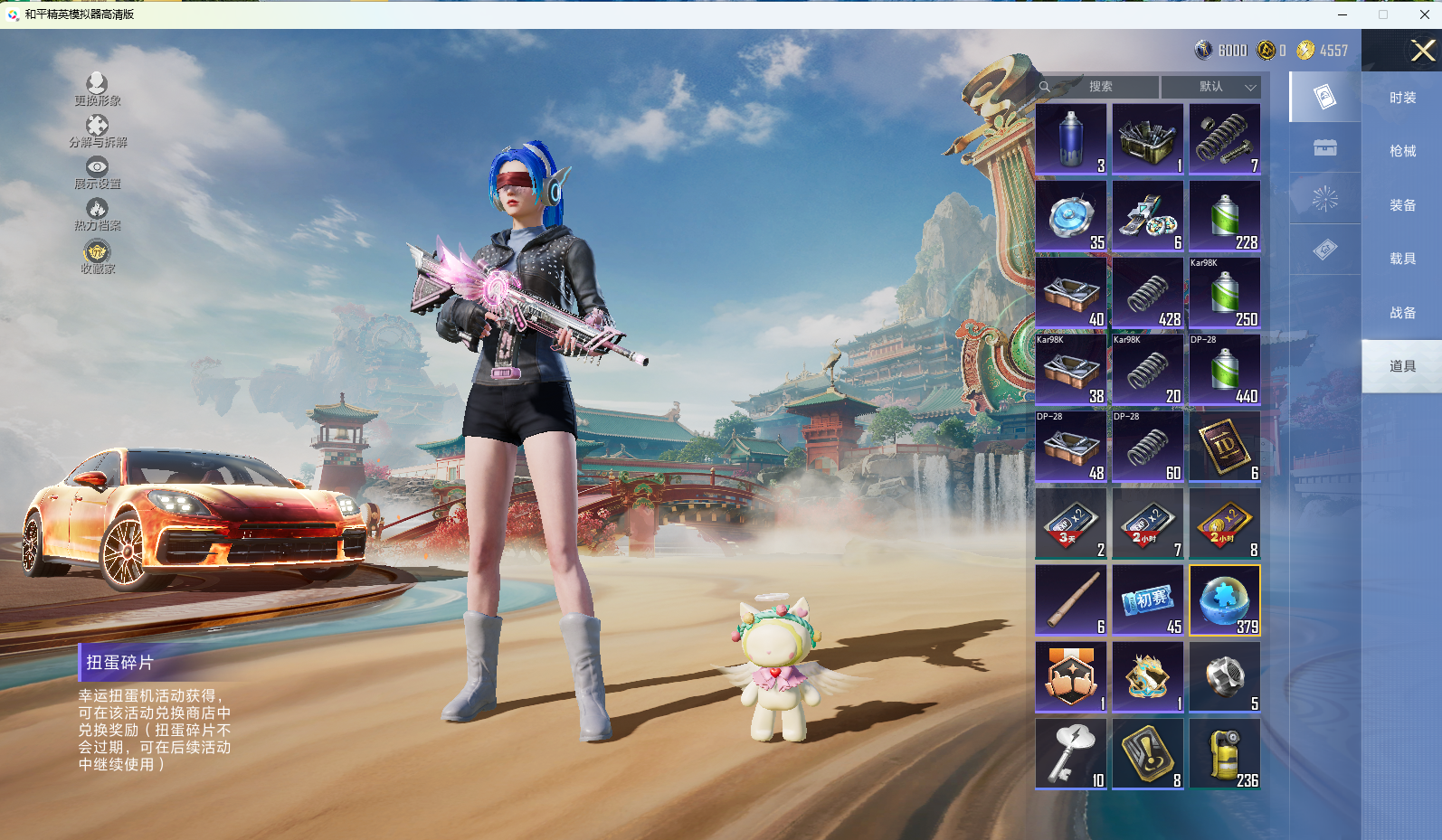Open the 热力档案 profile button
The image size is (1442, 840).
(98, 214)
